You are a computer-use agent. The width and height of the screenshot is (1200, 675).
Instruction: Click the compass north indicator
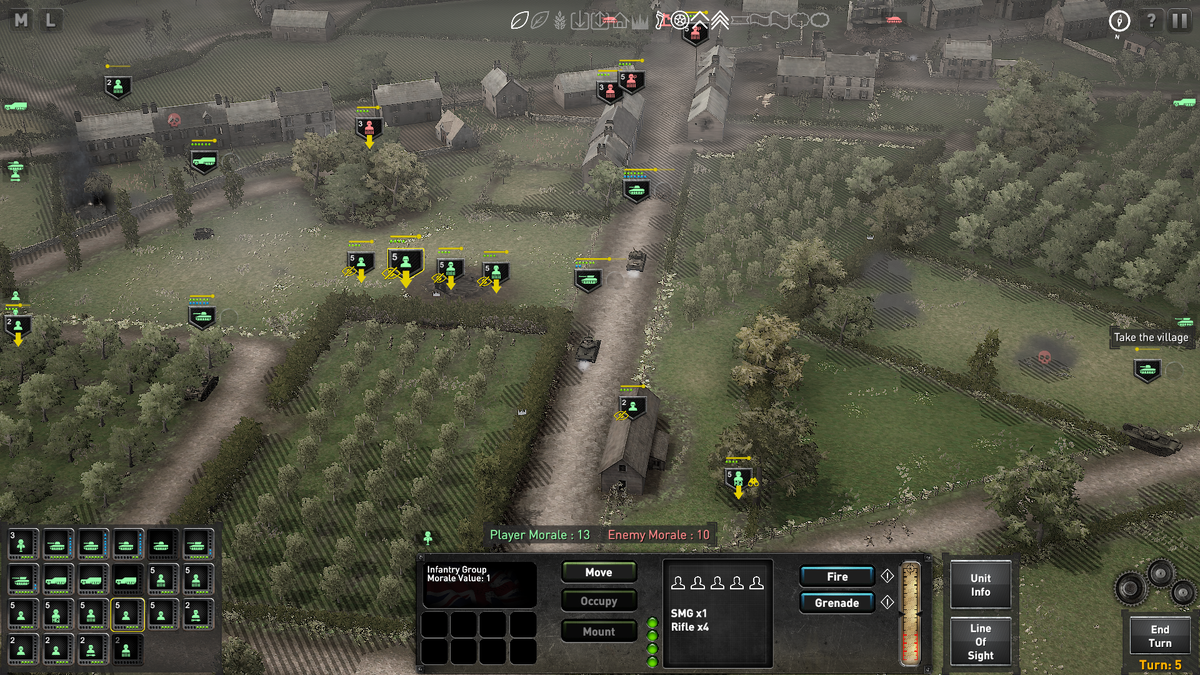click(x=1119, y=22)
